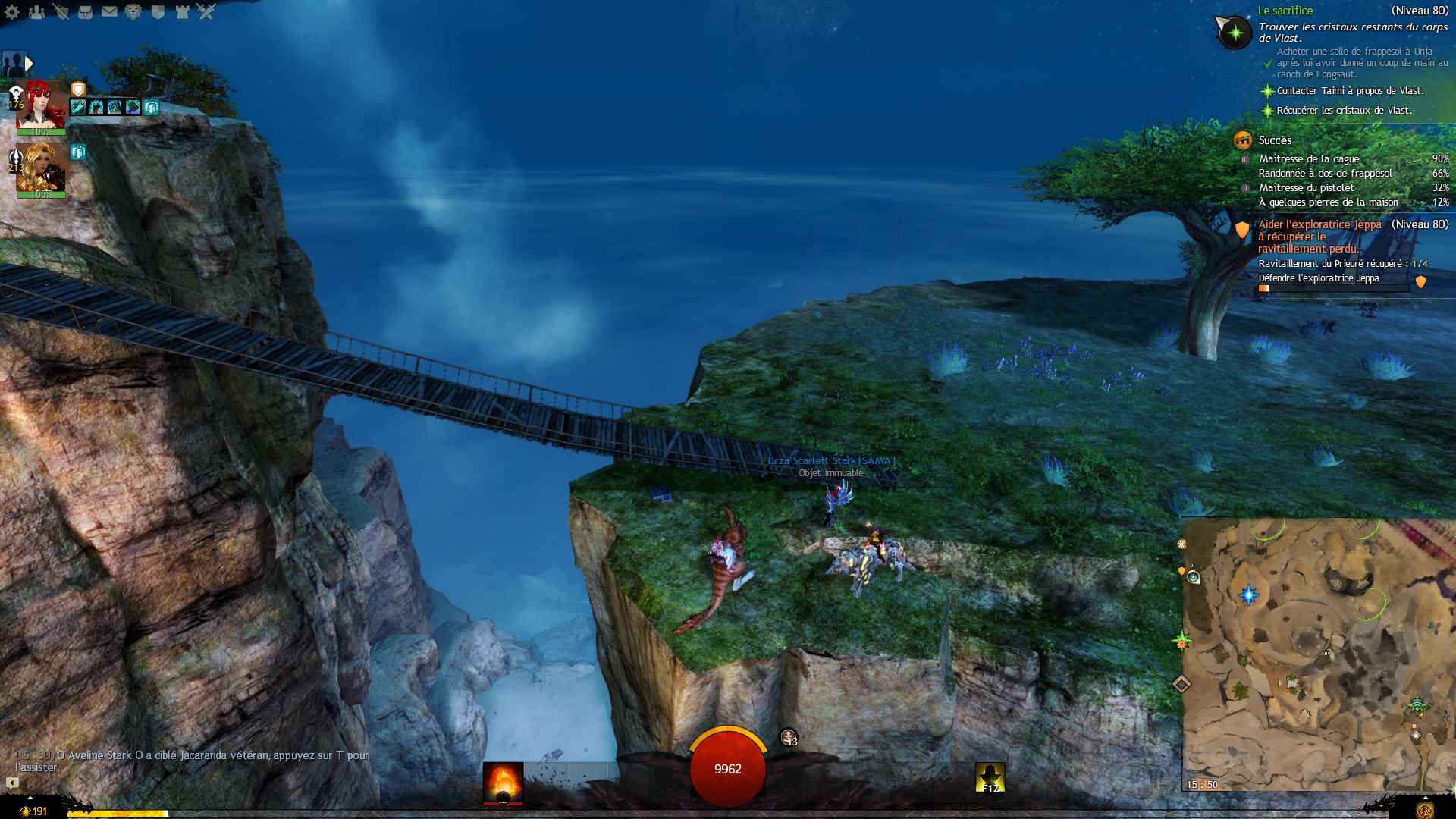Activate the fiery mount skill icon

(503, 782)
